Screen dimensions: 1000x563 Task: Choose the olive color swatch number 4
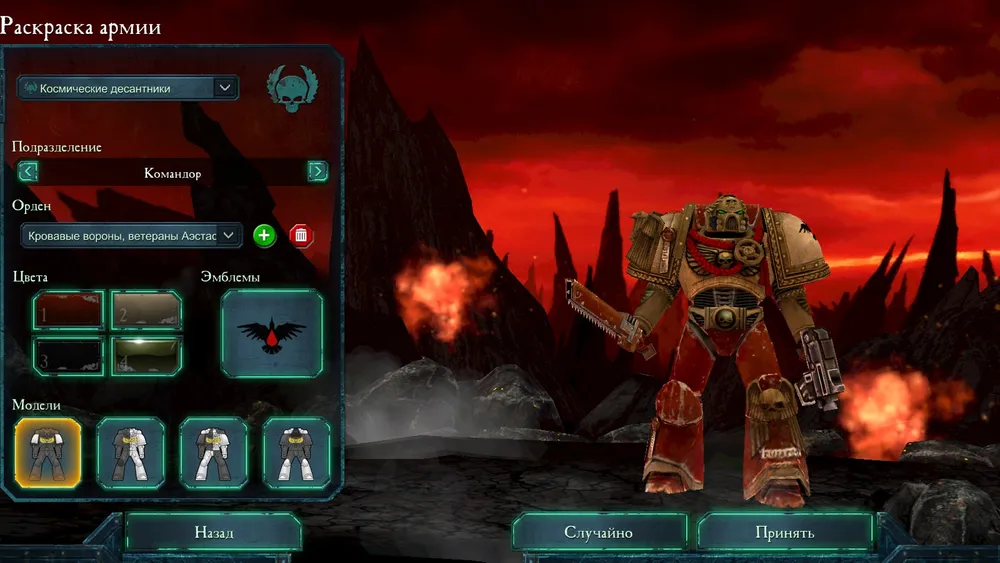tap(145, 356)
